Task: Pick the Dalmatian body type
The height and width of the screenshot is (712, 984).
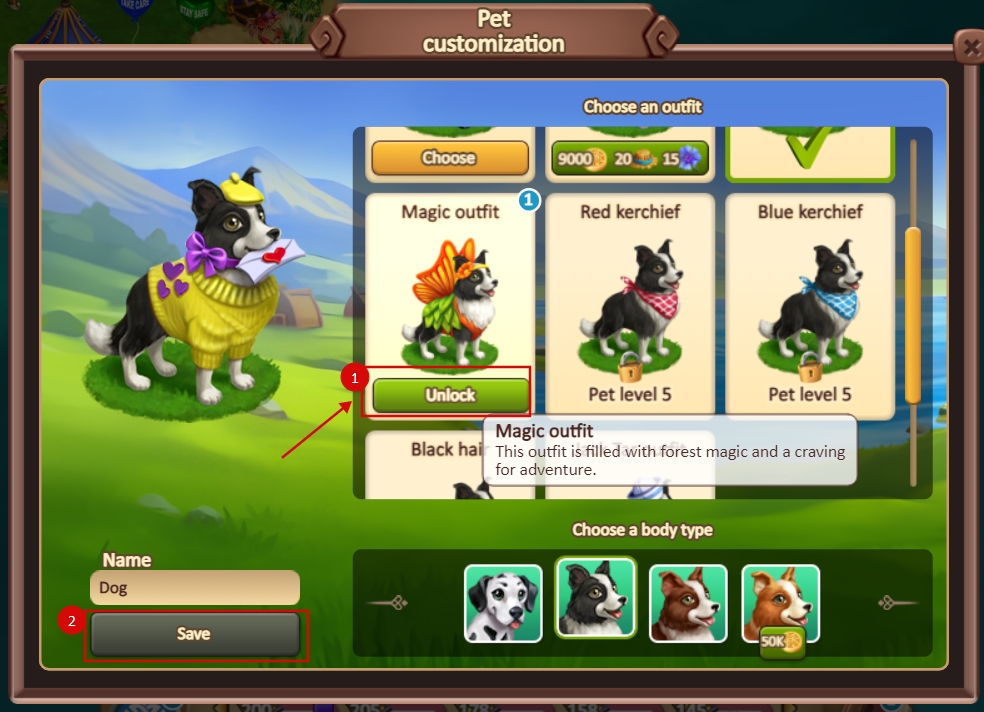Action: click(503, 602)
